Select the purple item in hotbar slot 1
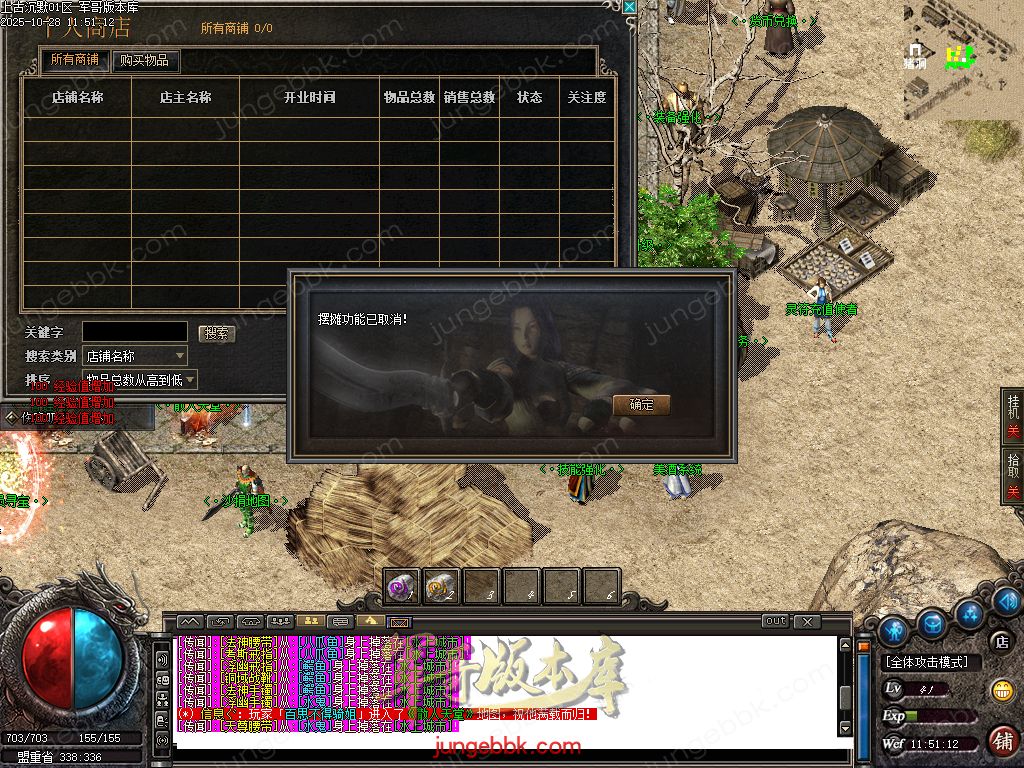Image resolution: width=1024 pixels, height=768 pixels. click(402, 587)
